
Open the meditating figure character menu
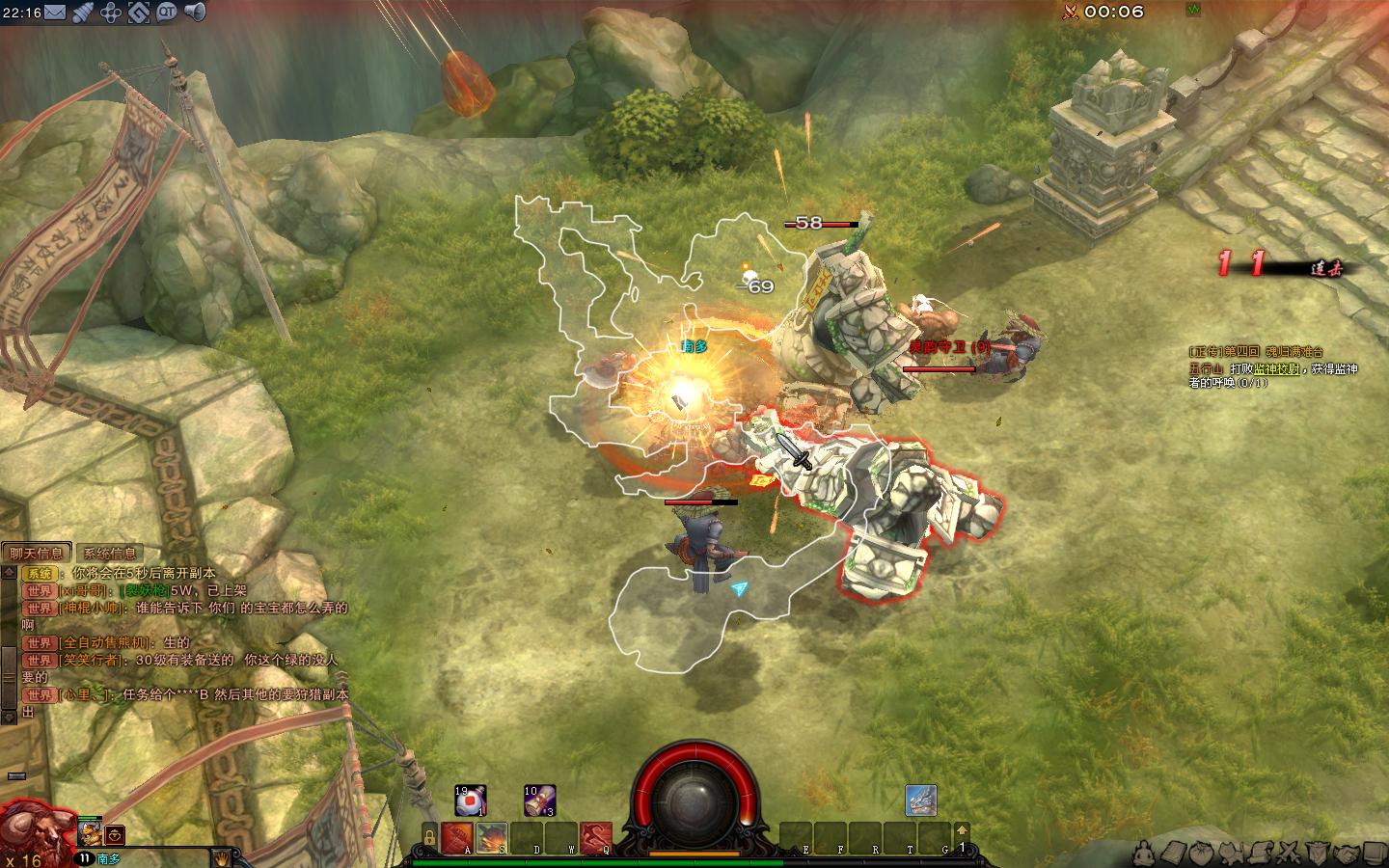[x=1144, y=853]
